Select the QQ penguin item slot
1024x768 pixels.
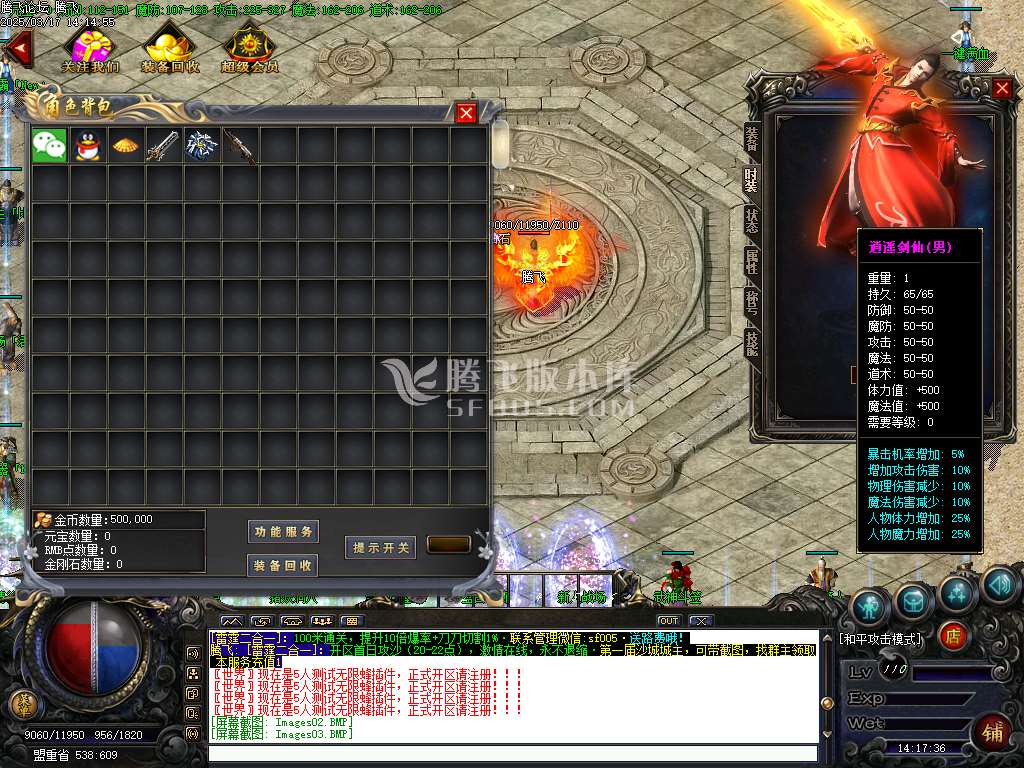pos(87,146)
